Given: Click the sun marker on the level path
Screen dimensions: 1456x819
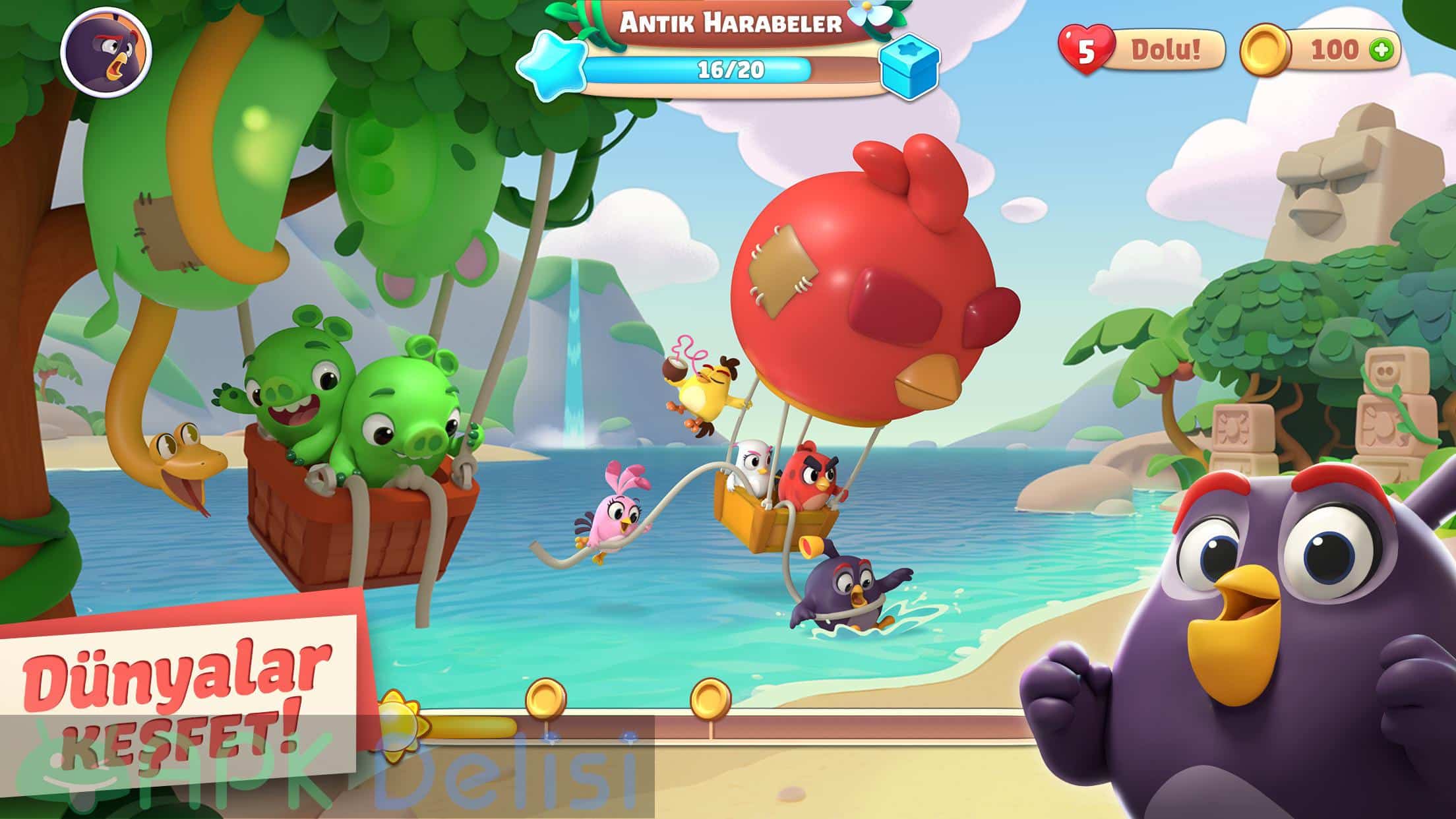Looking at the screenshot, I should [397, 721].
